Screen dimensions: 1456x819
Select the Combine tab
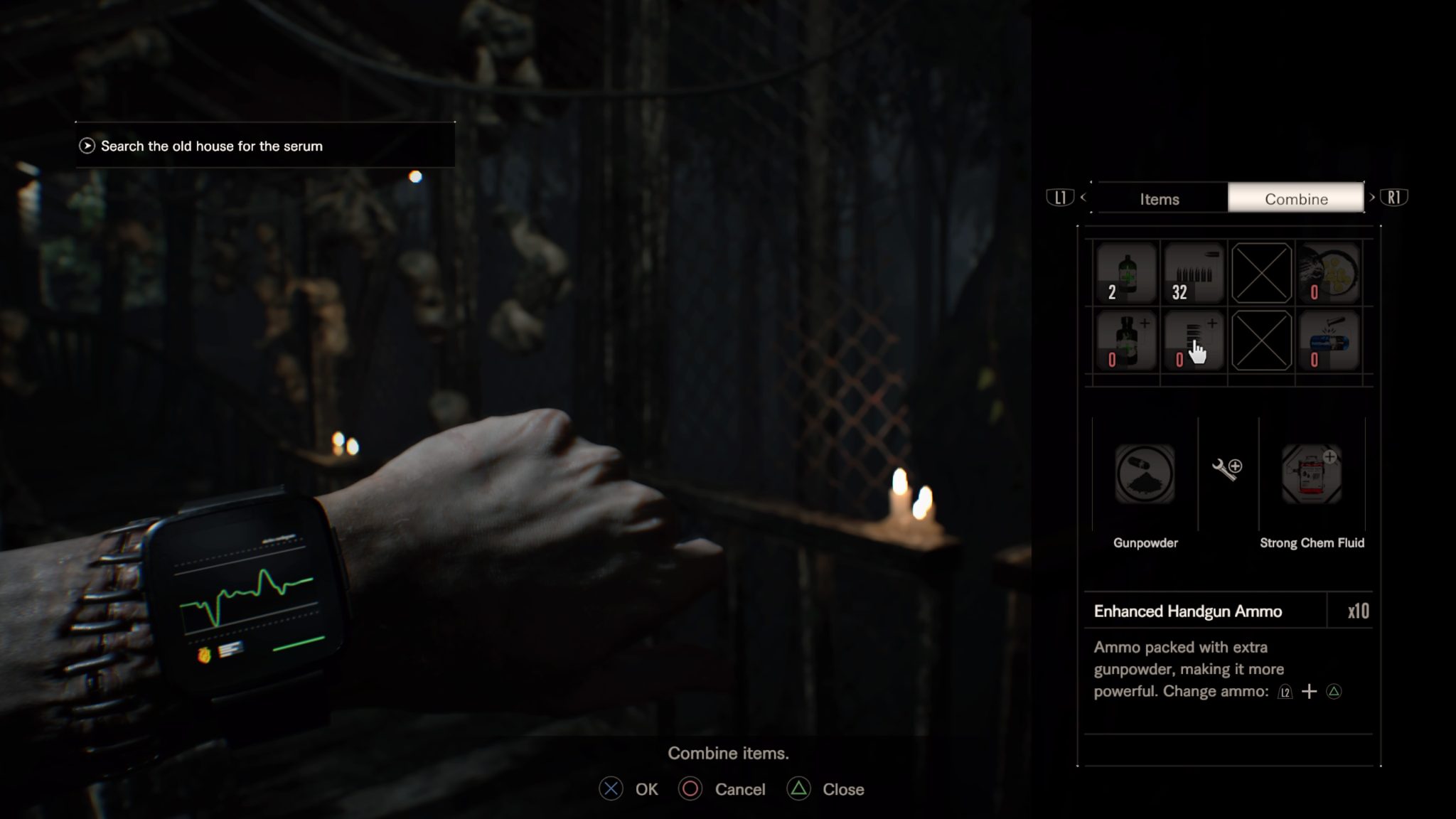click(x=1295, y=199)
